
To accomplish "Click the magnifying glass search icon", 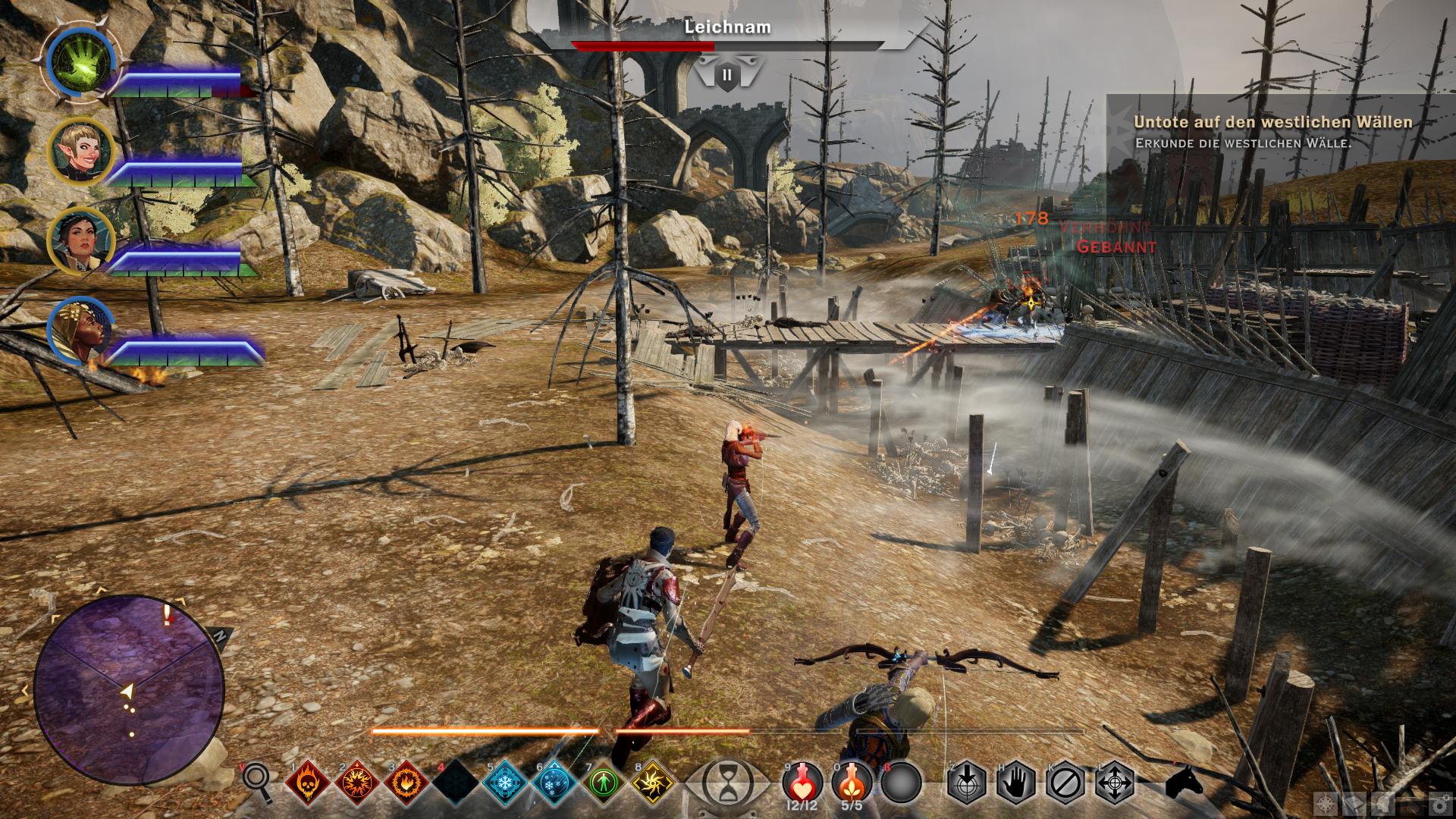I will point(257,781).
